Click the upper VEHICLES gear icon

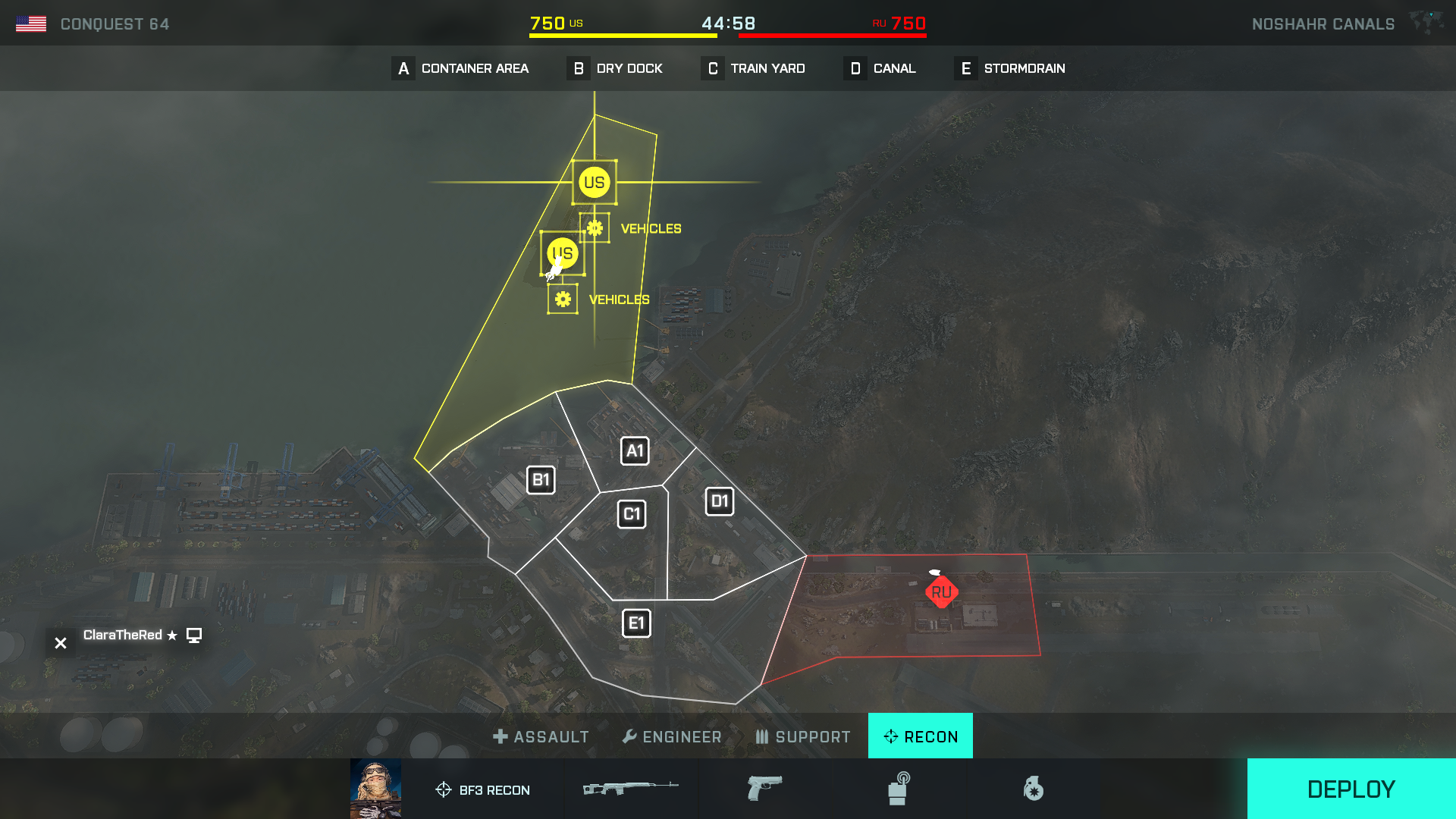(596, 227)
